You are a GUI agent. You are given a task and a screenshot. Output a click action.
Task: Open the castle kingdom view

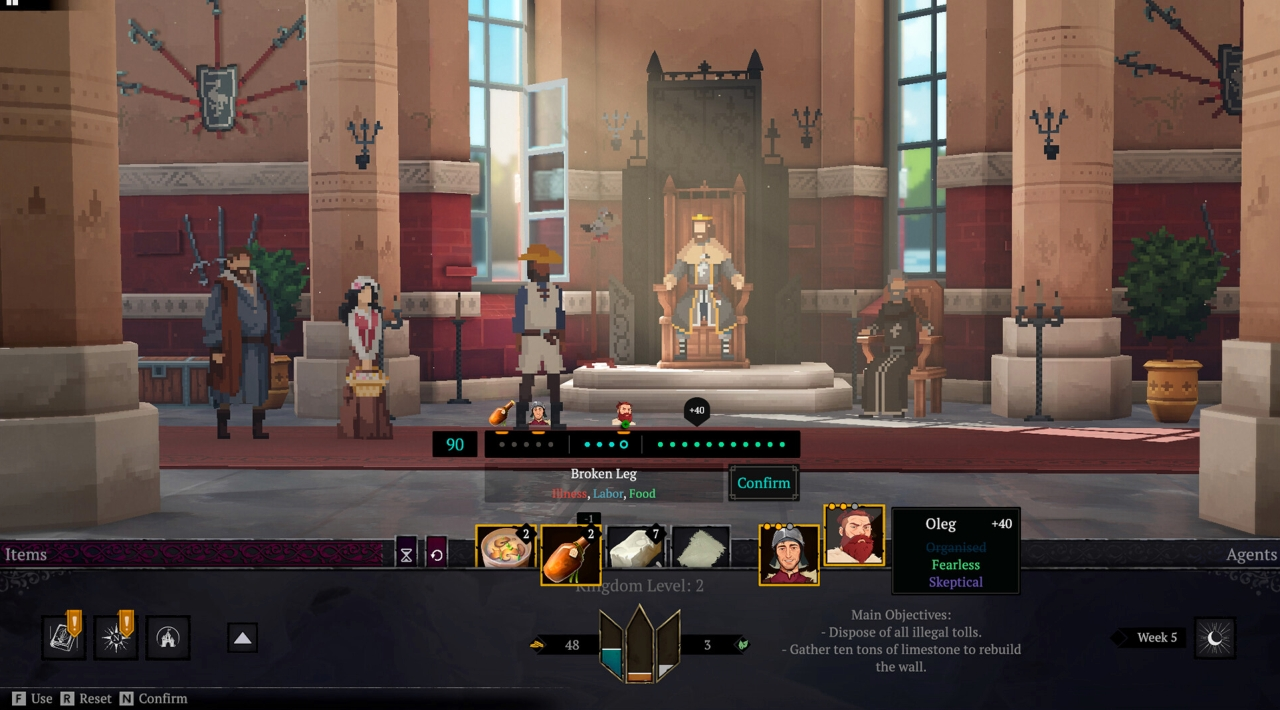pos(167,638)
